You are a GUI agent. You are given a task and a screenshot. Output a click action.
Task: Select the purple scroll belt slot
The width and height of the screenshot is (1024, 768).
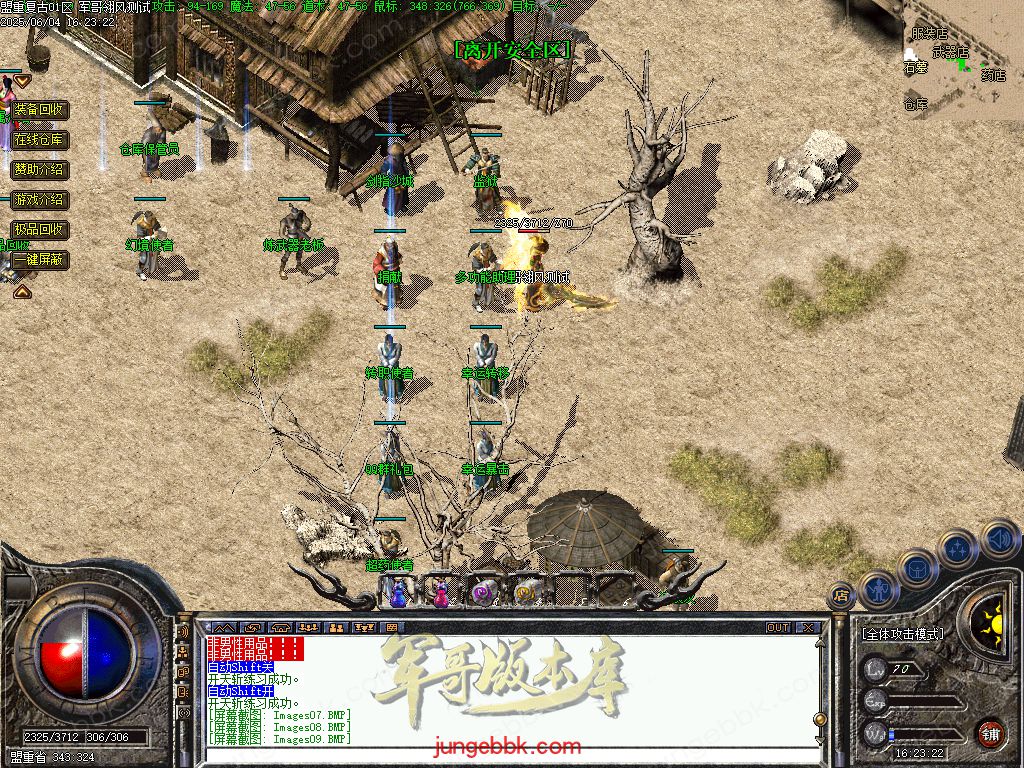(x=484, y=593)
